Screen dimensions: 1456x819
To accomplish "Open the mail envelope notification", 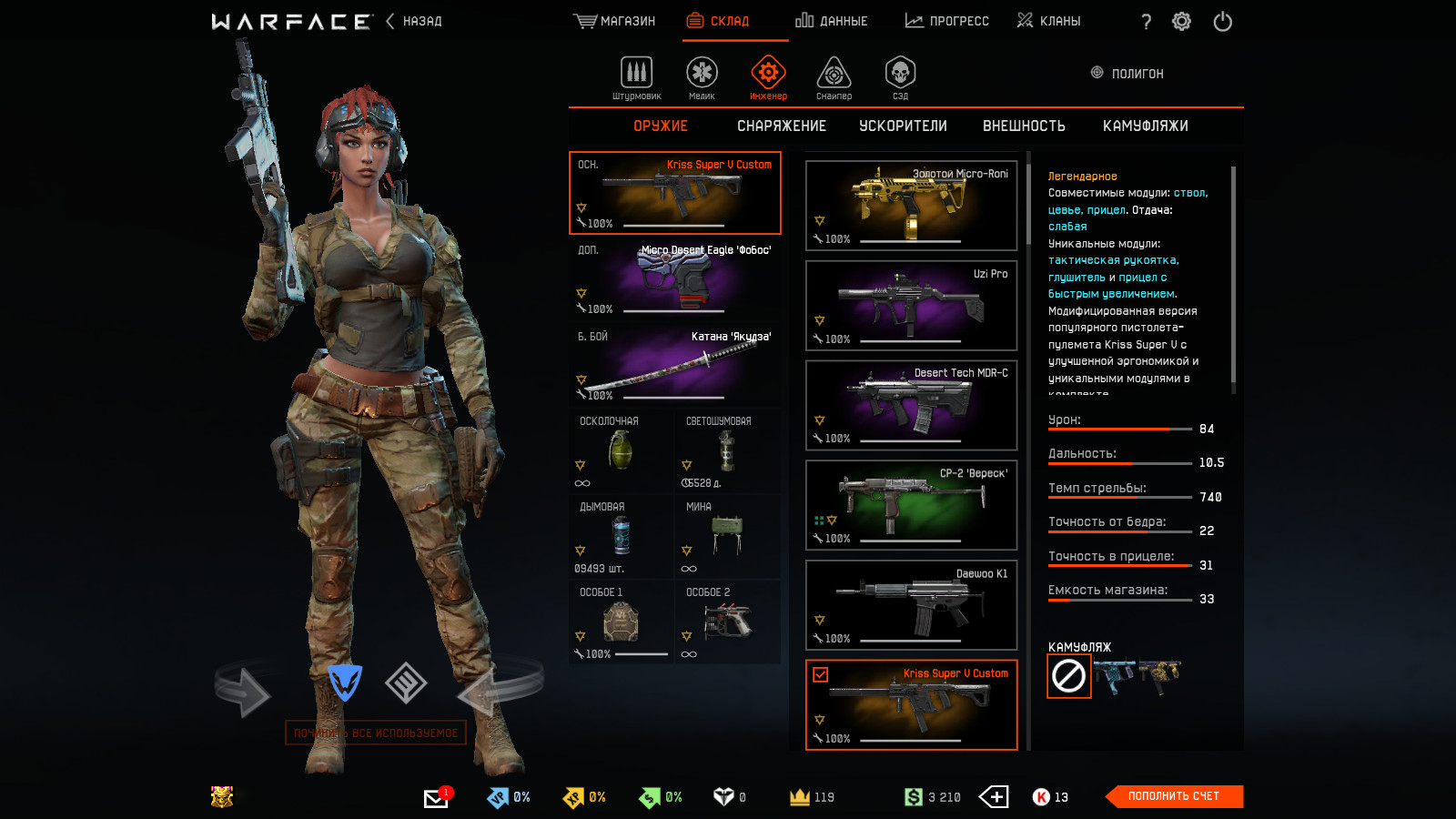I will (x=436, y=798).
